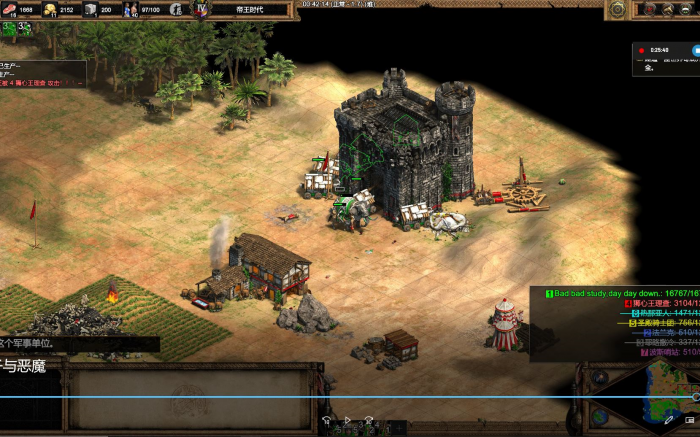Click the imperial age IV shield emblem

point(201,9)
